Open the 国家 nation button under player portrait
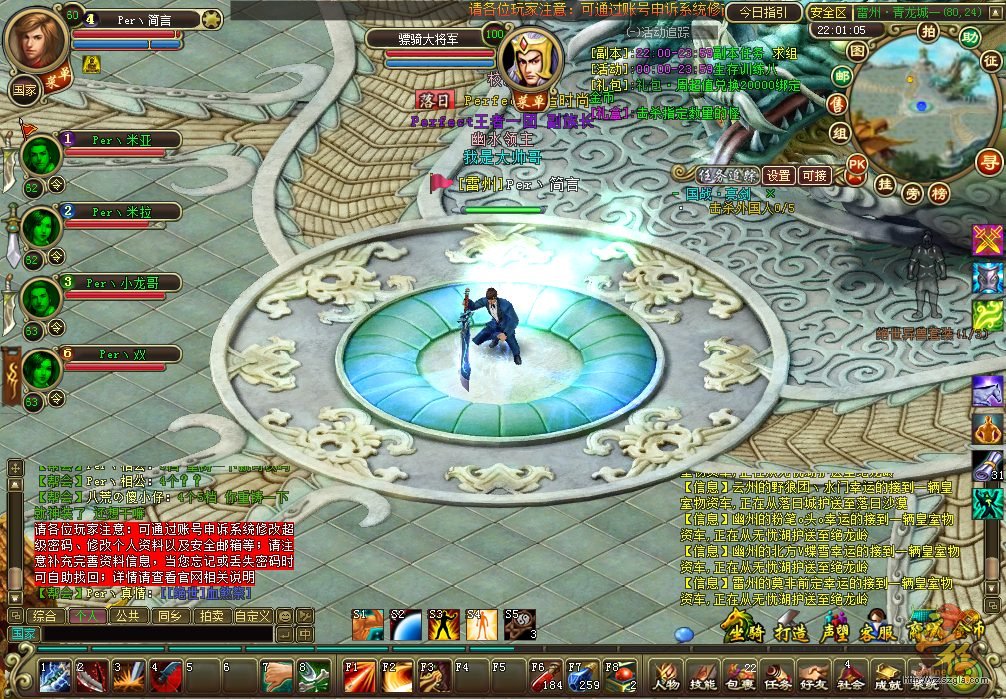Image resolution: width=1006 pixels, height=699 pixels. tap(24, 90)
